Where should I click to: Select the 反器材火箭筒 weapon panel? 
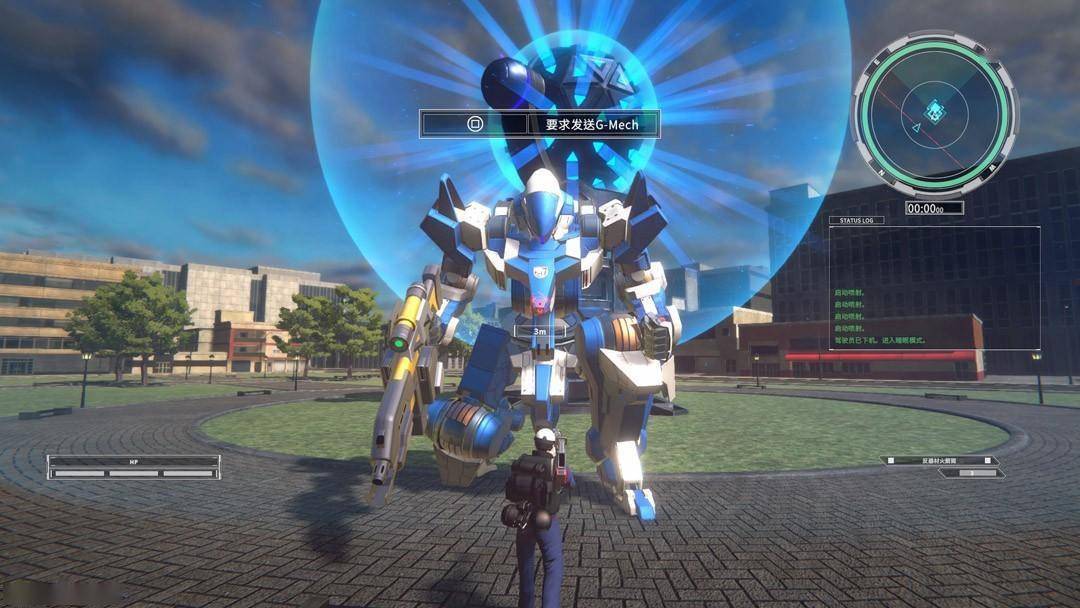940,461
